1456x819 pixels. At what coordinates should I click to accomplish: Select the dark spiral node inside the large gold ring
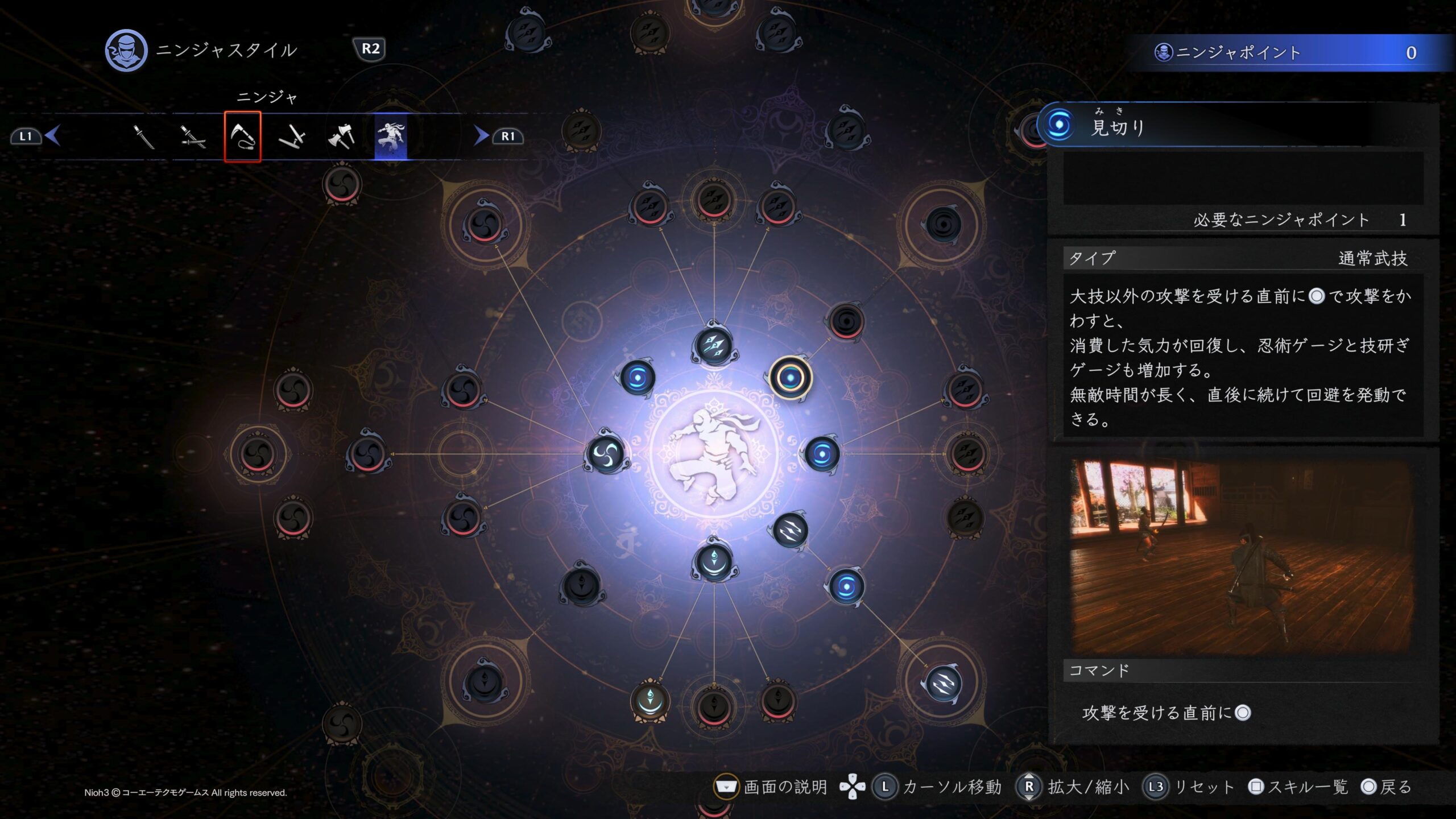944,224
